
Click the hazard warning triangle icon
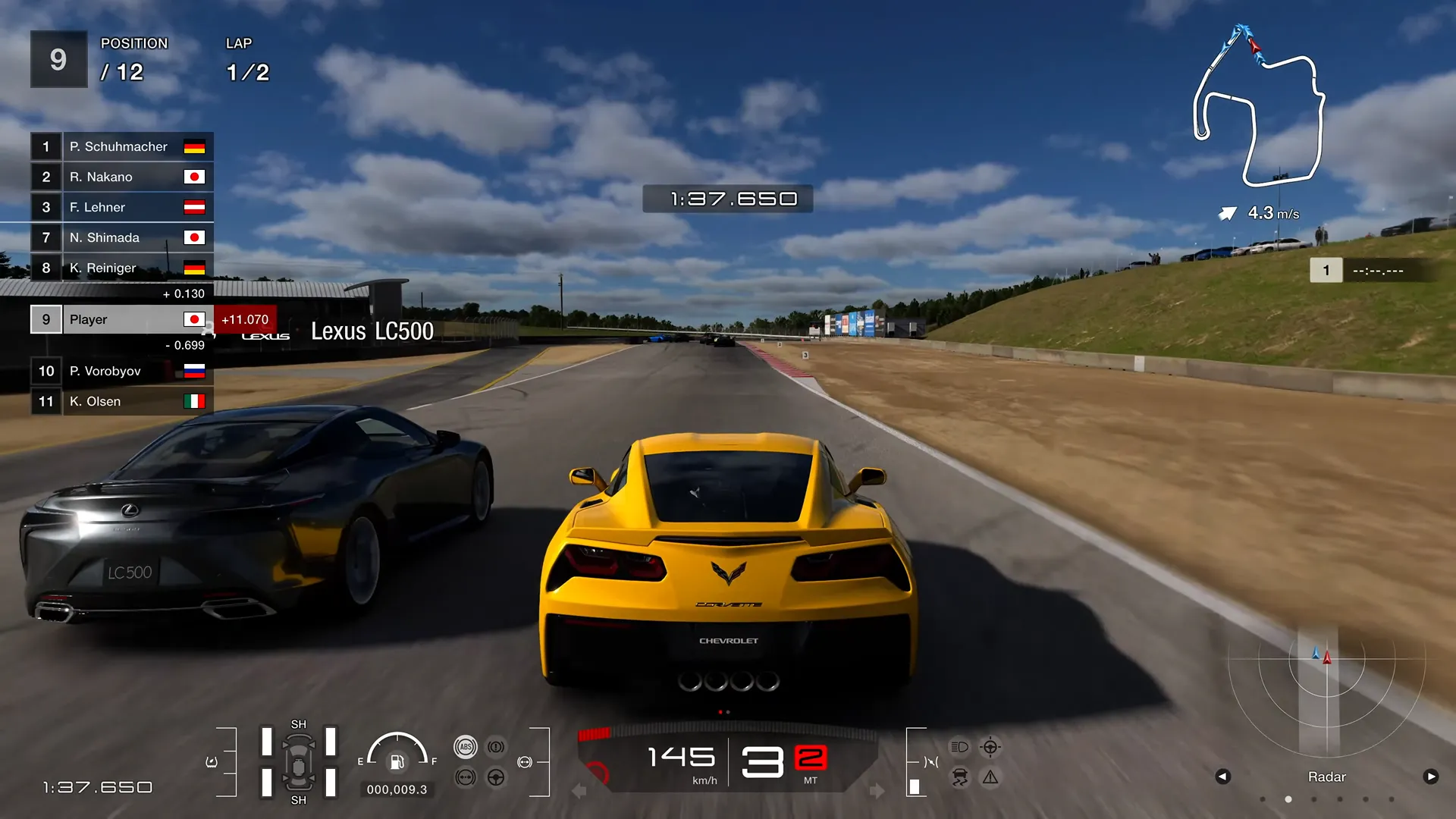[x=990, y=777]
